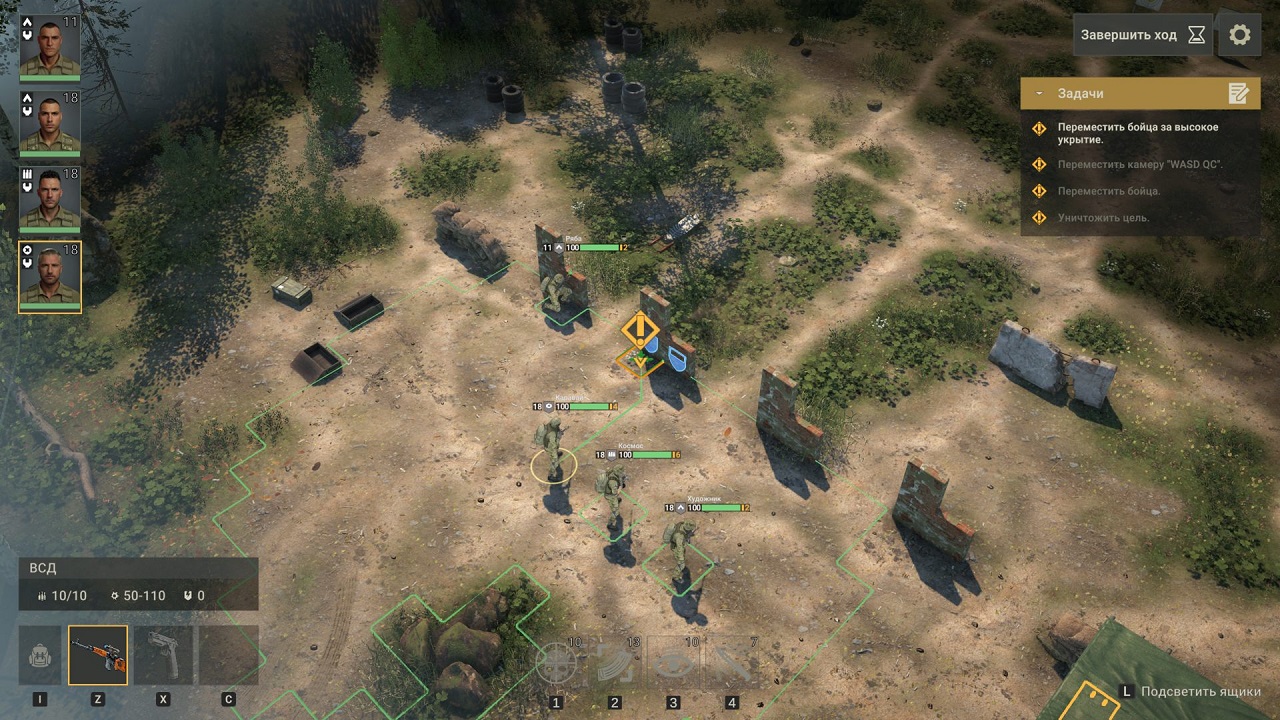Click the settings gear icon

(x=1240, y=35)
